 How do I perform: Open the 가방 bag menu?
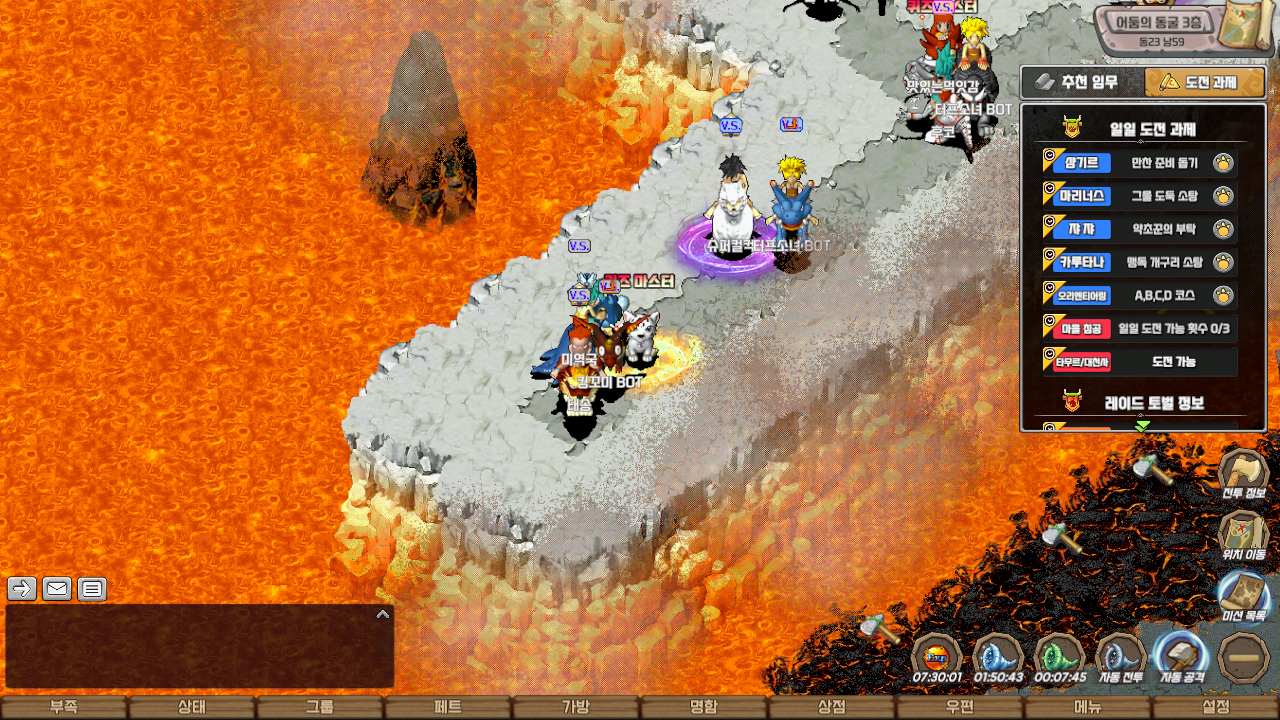[x=575, y=707]
